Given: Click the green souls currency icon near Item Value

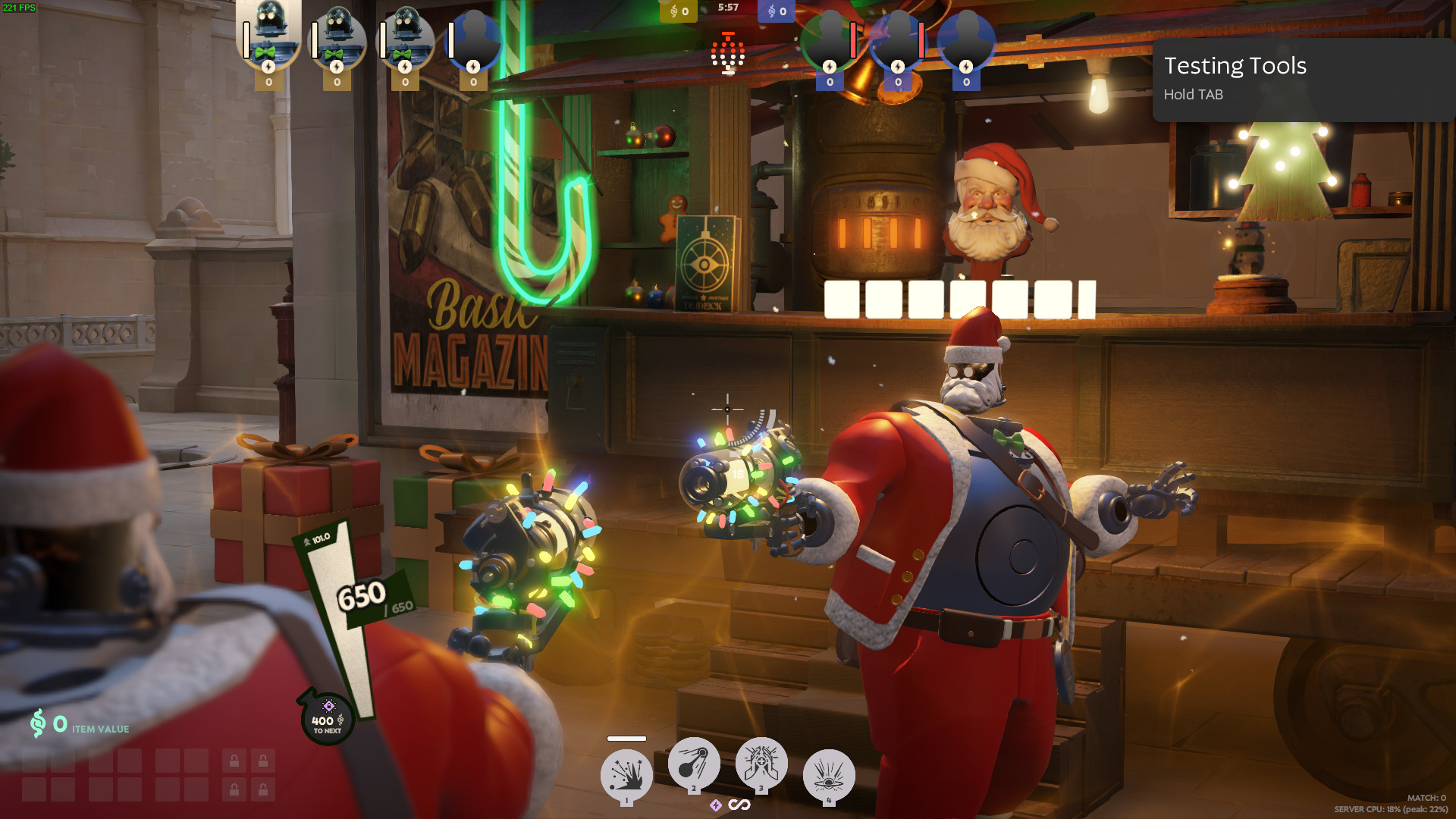Looking at the screenshot, I should tap(37, 724).
